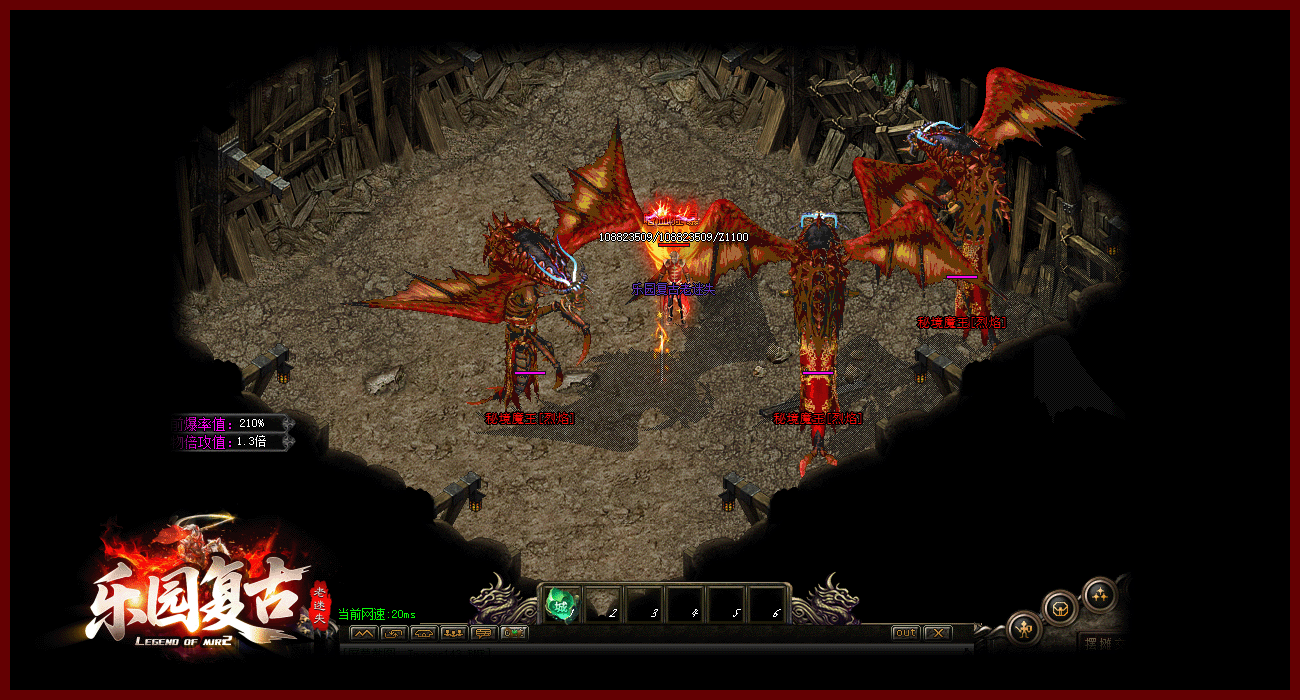The image size is (1300, 700).
Task: Click the 'out' logout button
Action: pos(905,633)
